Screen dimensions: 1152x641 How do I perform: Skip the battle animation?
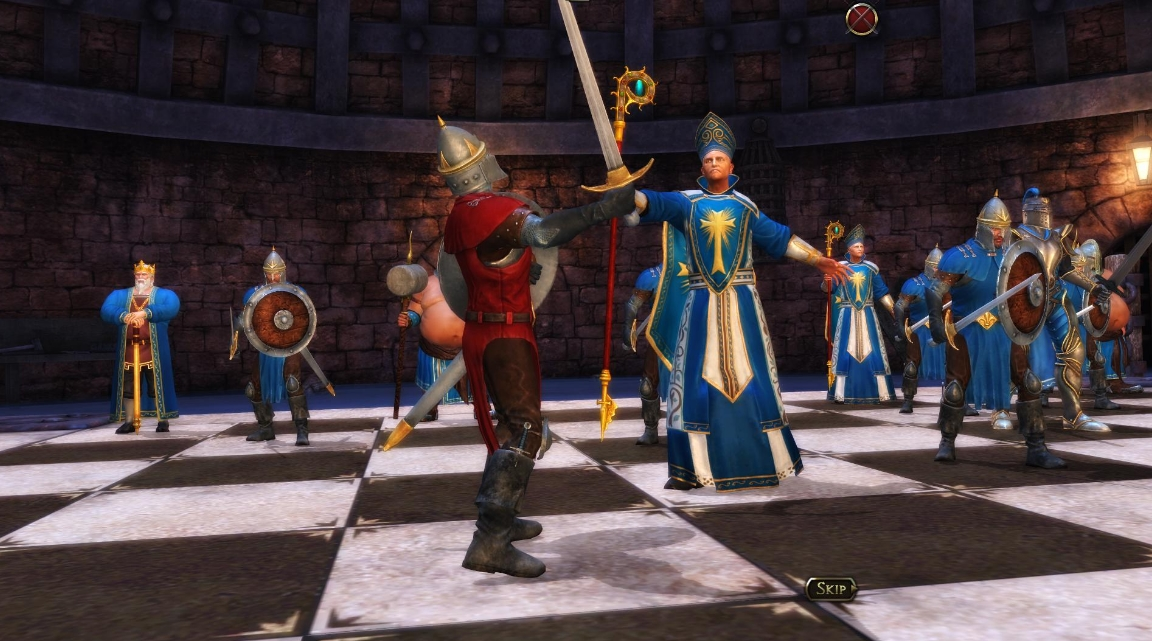pos(831,588)
